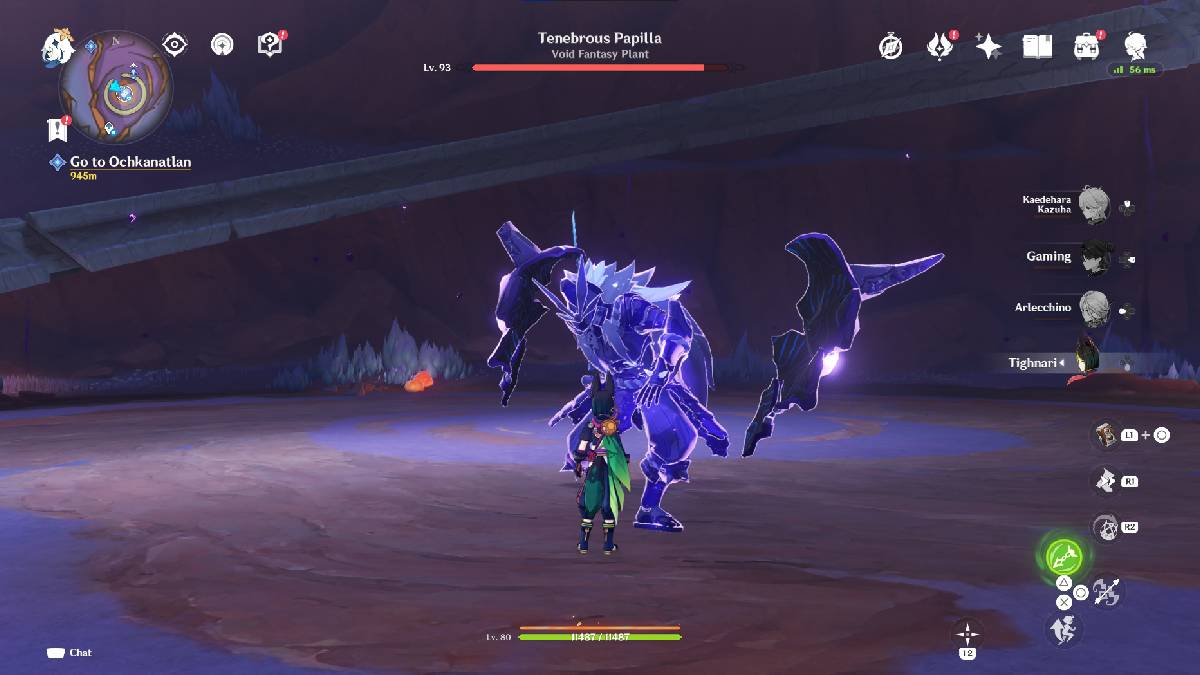The height and width of the screenshot is (675, 1200).
Task: Open the quest bookmark with exclamation mark
Action: tap(57, 129)
